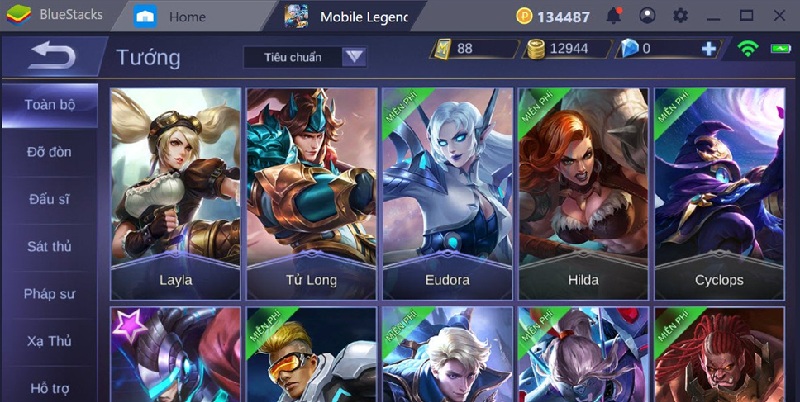Select the Layla hero card
The height and width of the screenshot is (402, 800).
pyautogui.click(x=176, y=193)
